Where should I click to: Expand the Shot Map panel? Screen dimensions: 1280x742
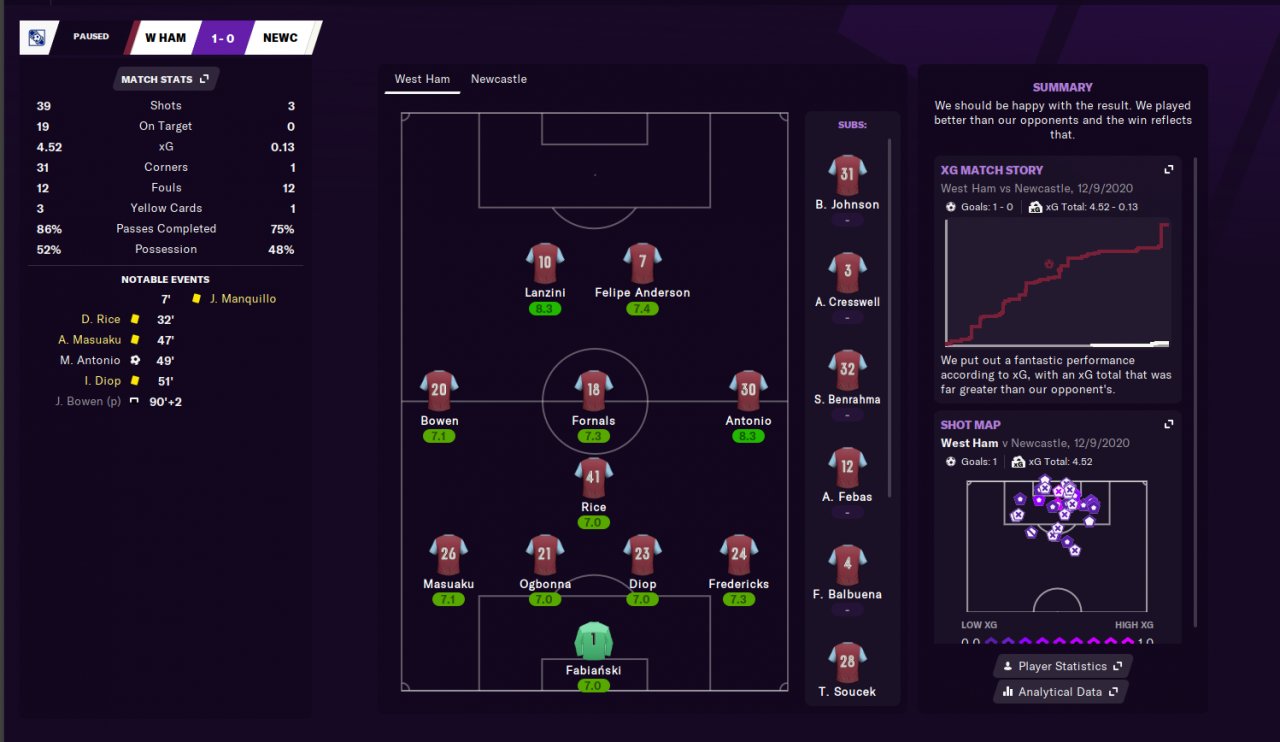[1168, 425]
